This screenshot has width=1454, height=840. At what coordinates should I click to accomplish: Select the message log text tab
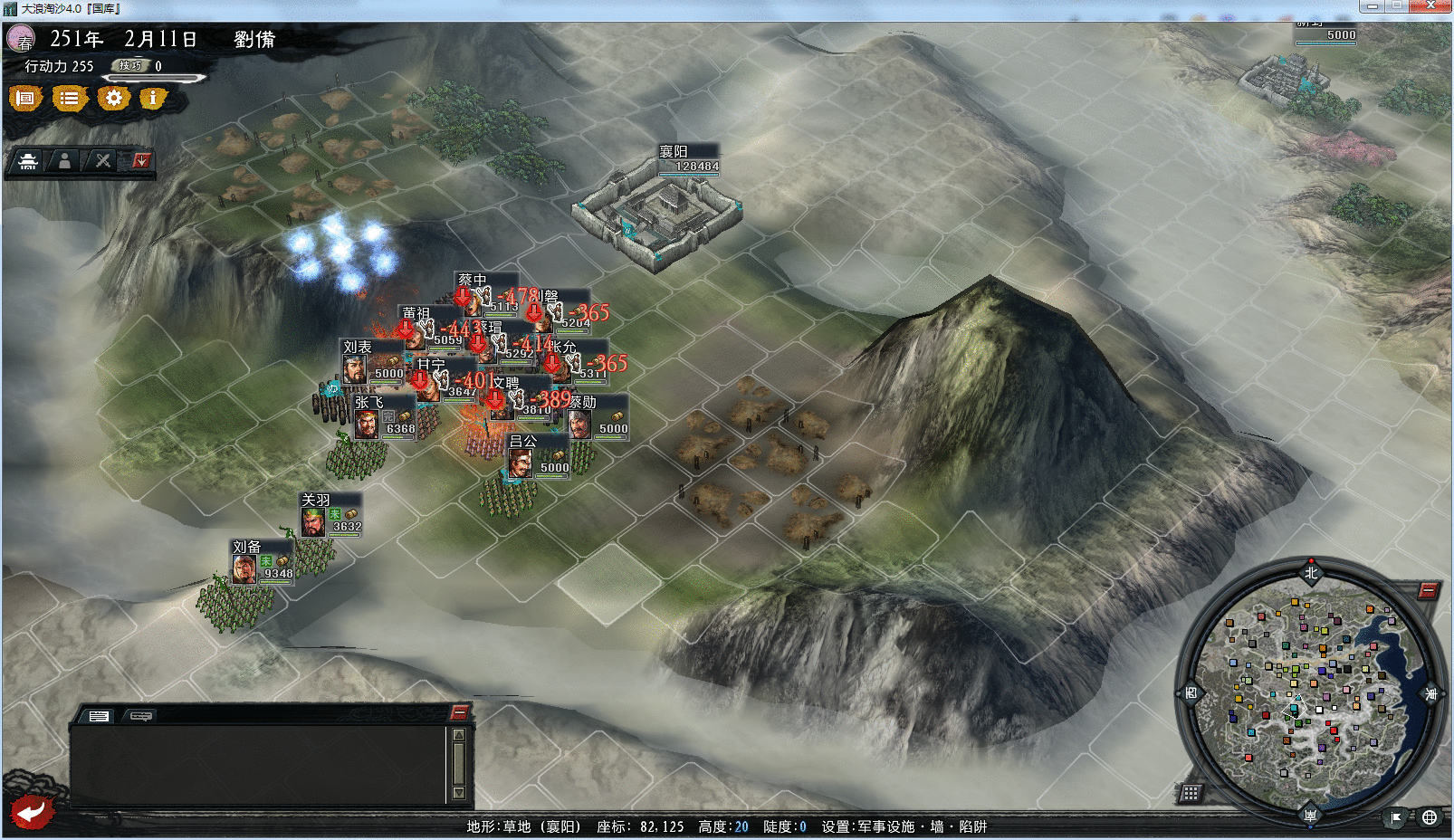[x=99, y=716]
